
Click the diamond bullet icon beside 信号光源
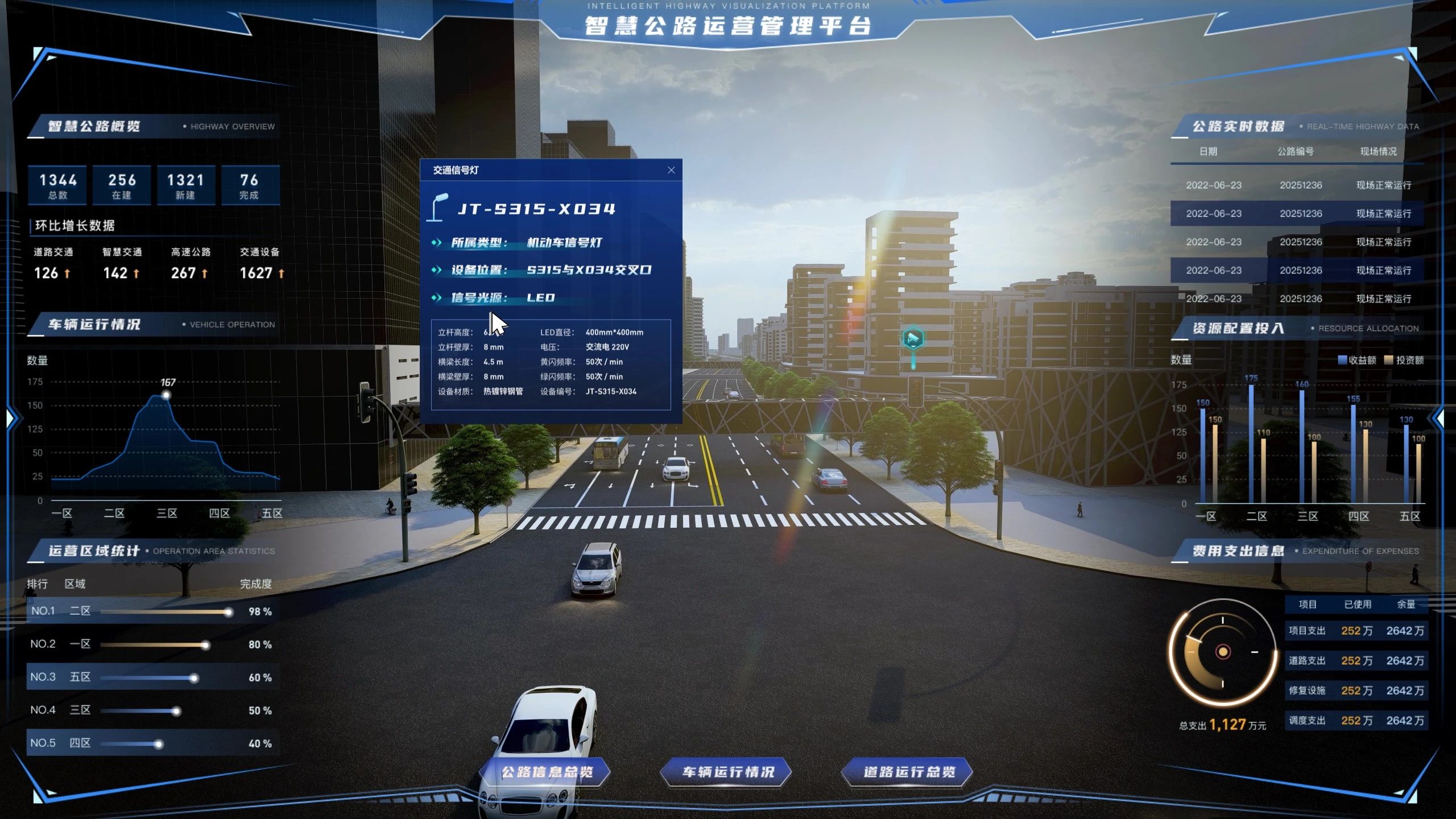pyautogui.click(x=438, y=297)
